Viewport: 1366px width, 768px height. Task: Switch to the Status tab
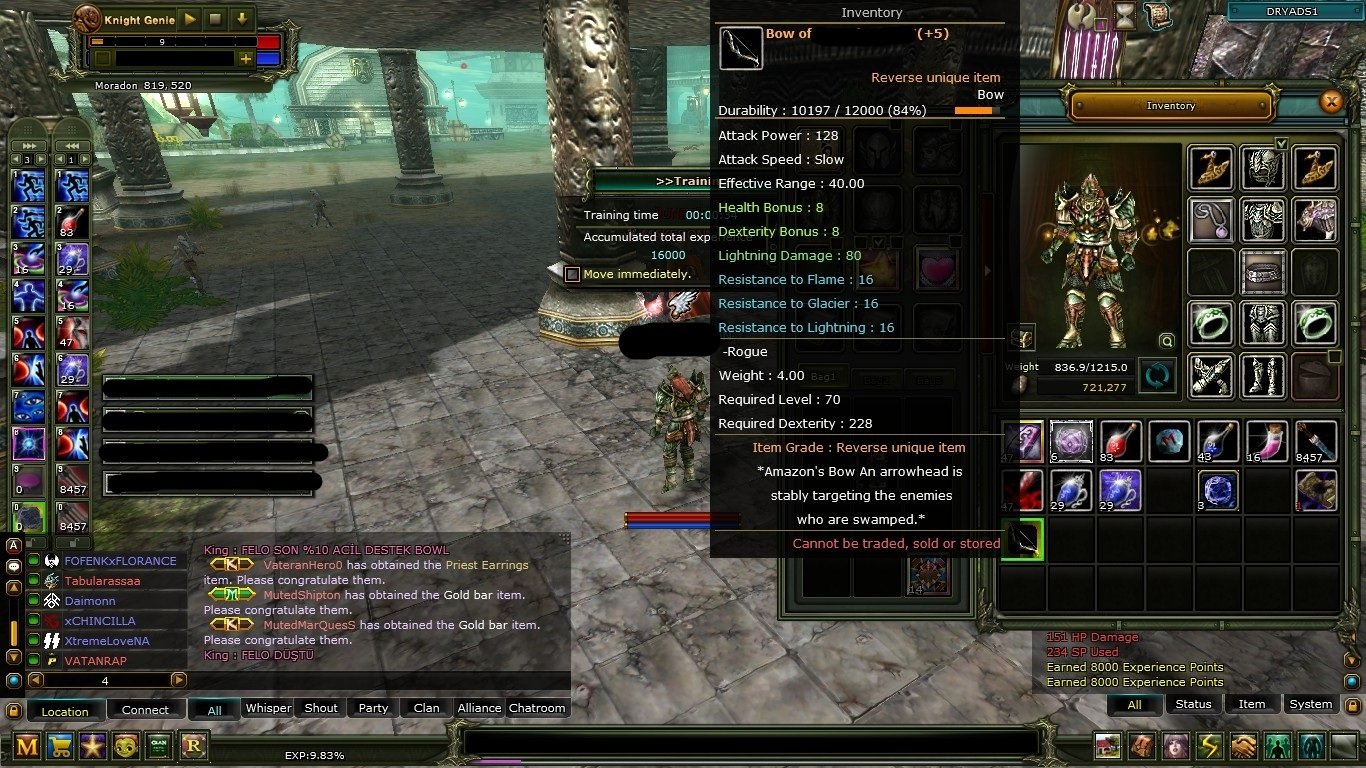click(1193, 704)
